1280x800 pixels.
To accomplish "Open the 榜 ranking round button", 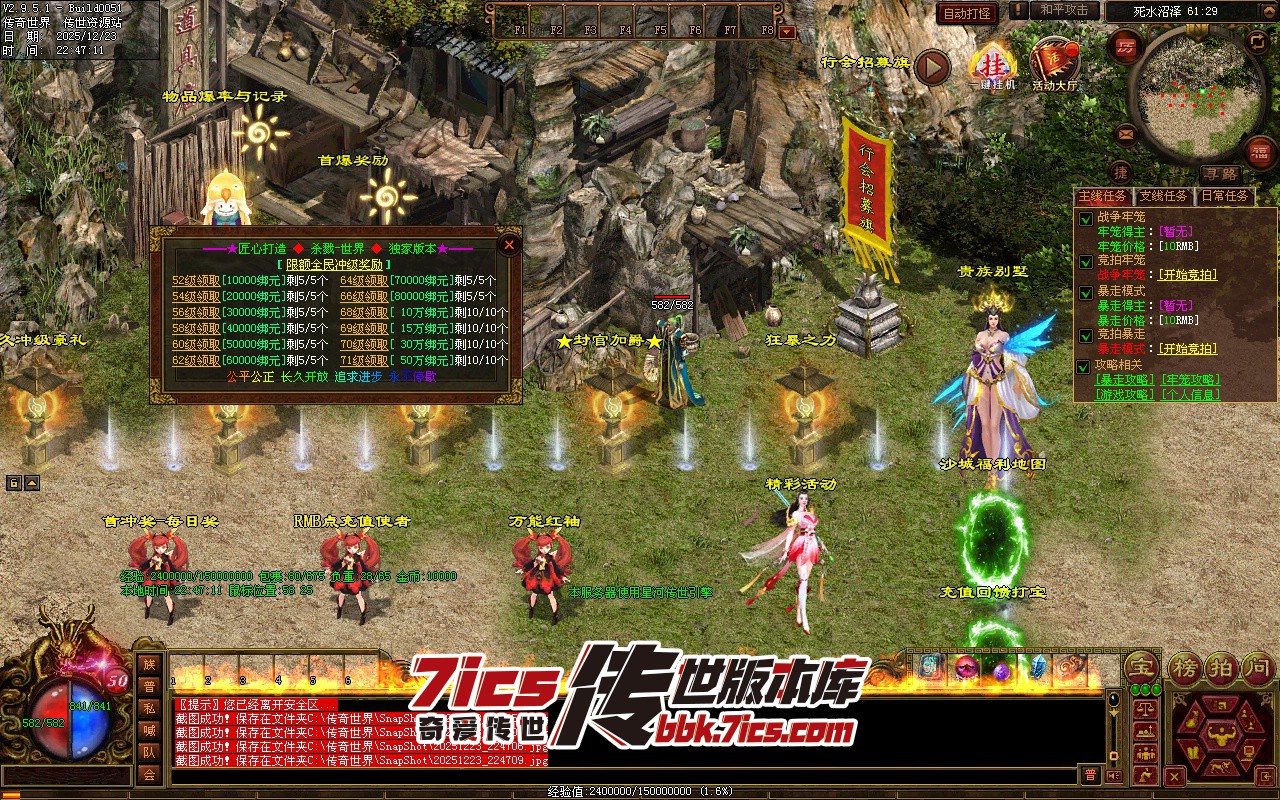I will point(1185,666).
